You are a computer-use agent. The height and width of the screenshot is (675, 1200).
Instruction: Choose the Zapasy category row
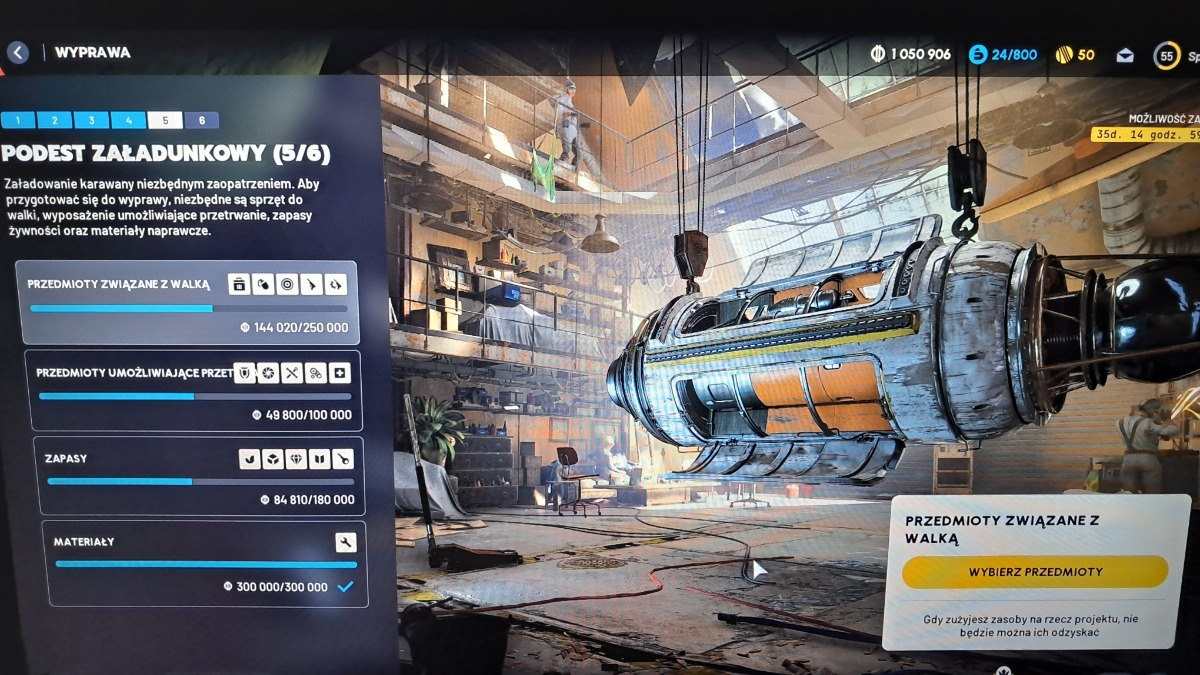point(198,476)
